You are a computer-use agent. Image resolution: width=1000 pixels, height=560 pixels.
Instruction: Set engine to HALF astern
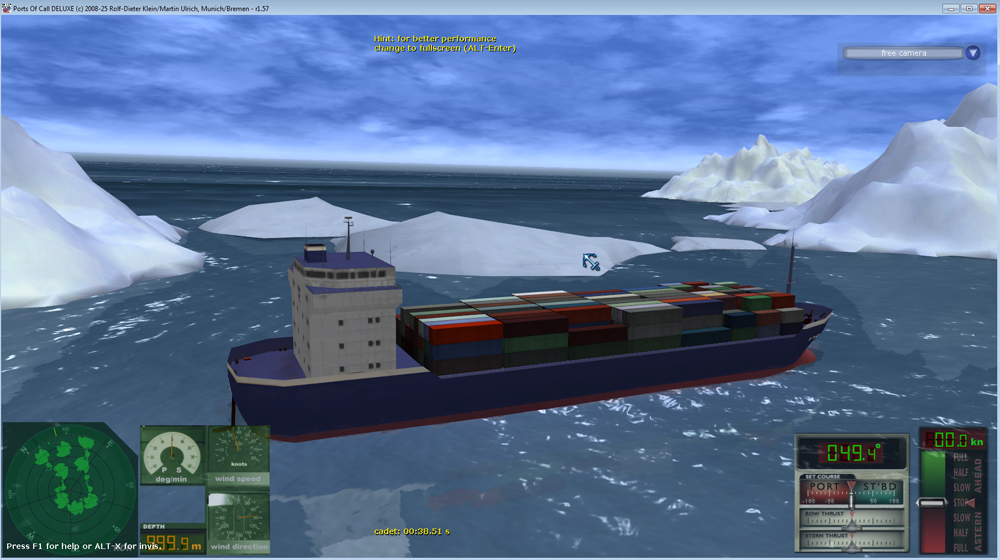(960, 532)
